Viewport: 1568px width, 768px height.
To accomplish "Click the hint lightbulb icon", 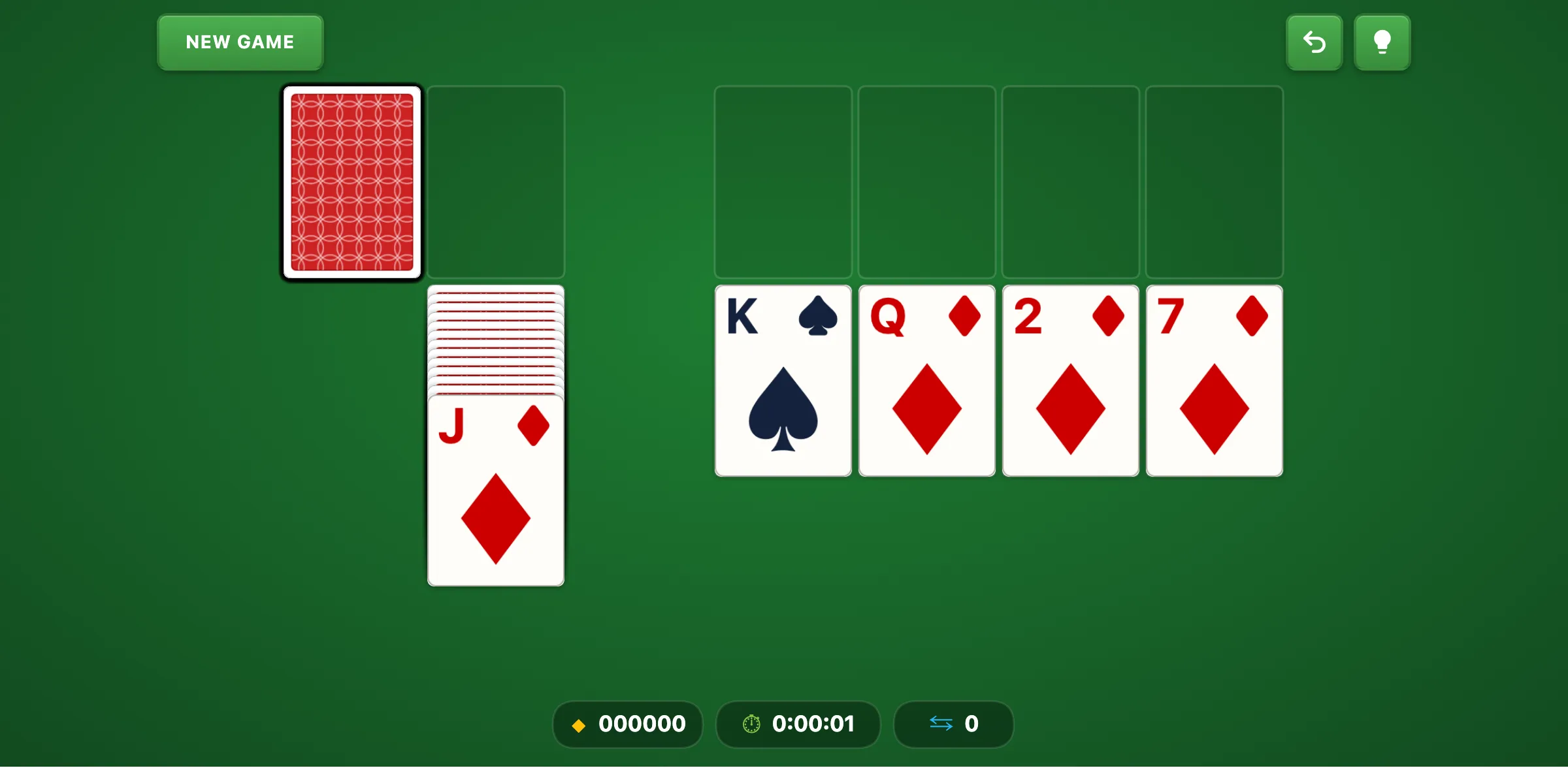I will click(1382, 42).
